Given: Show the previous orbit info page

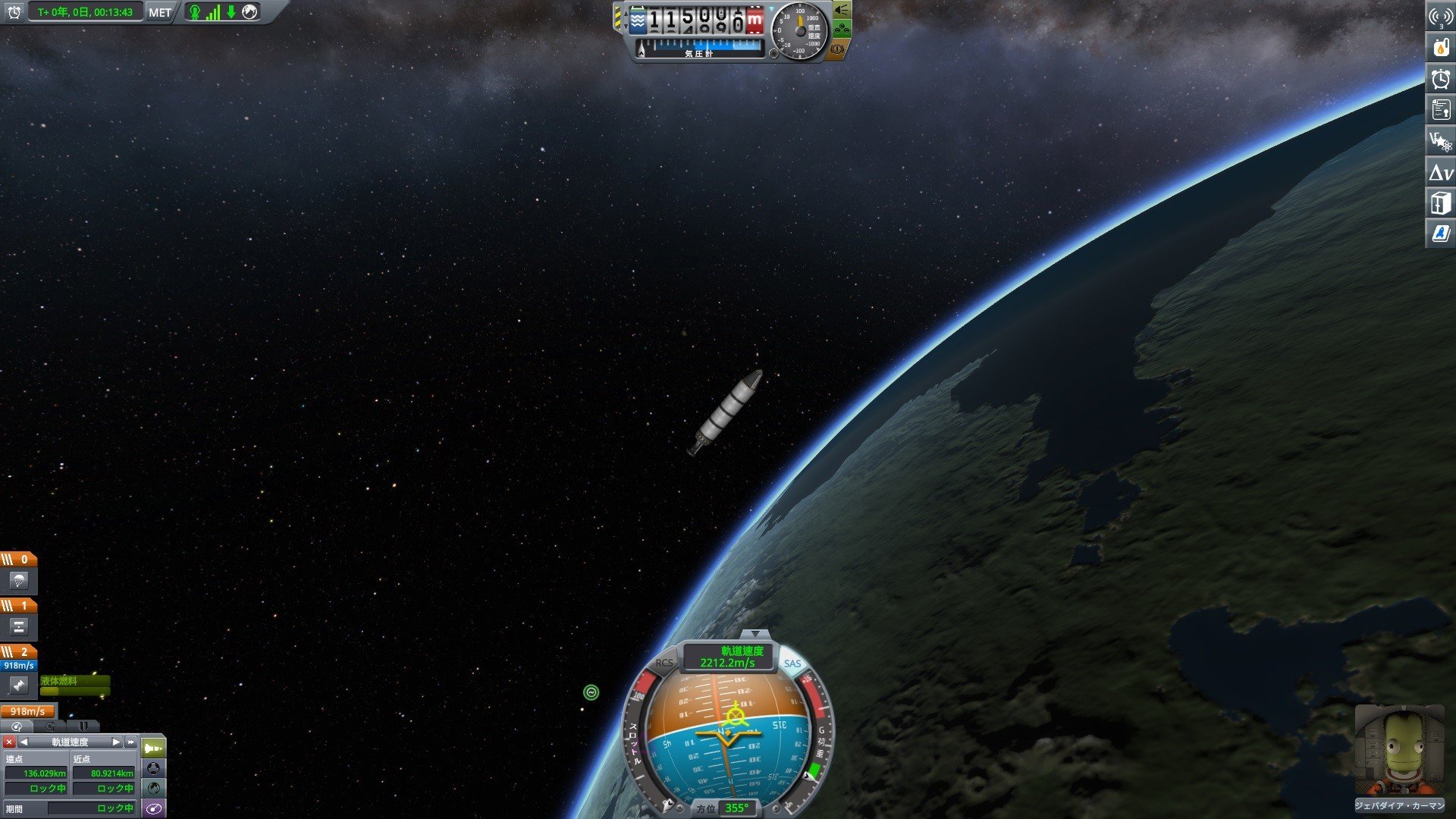Looking at the screenshot, I should pos(24,742).
